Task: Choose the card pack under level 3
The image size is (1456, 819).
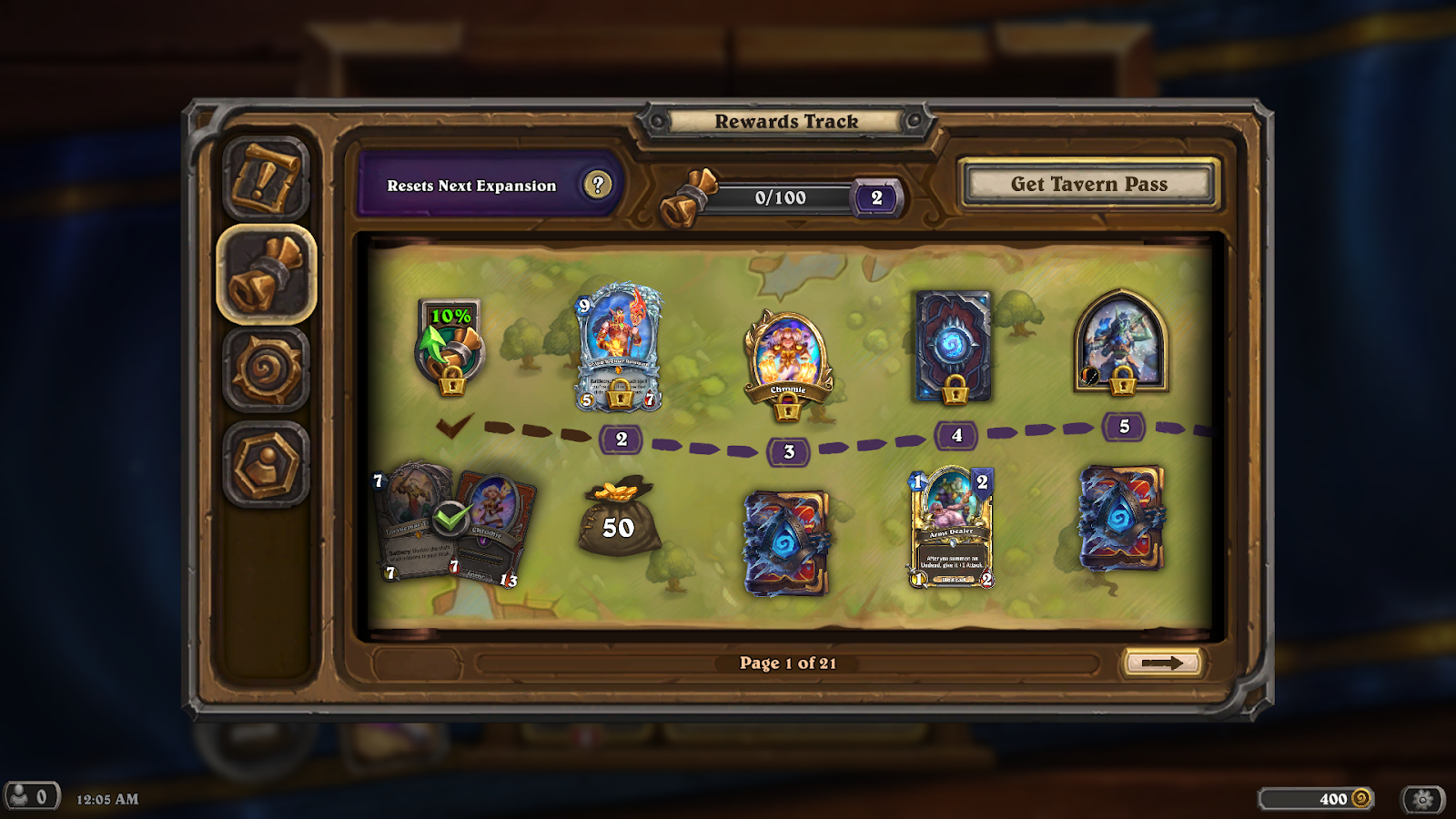Action: [x=786, y=541]
